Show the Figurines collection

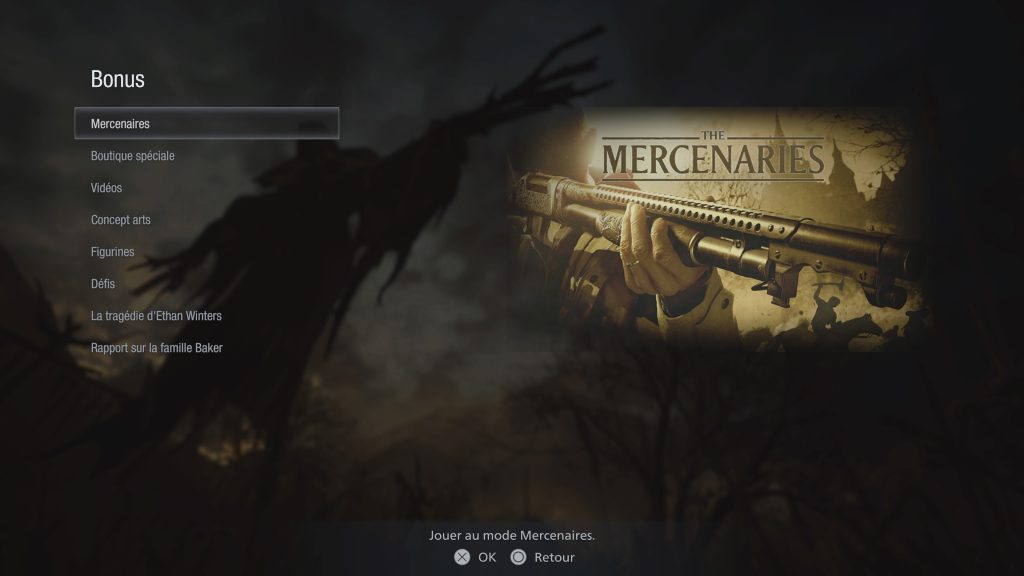[112, 252]
